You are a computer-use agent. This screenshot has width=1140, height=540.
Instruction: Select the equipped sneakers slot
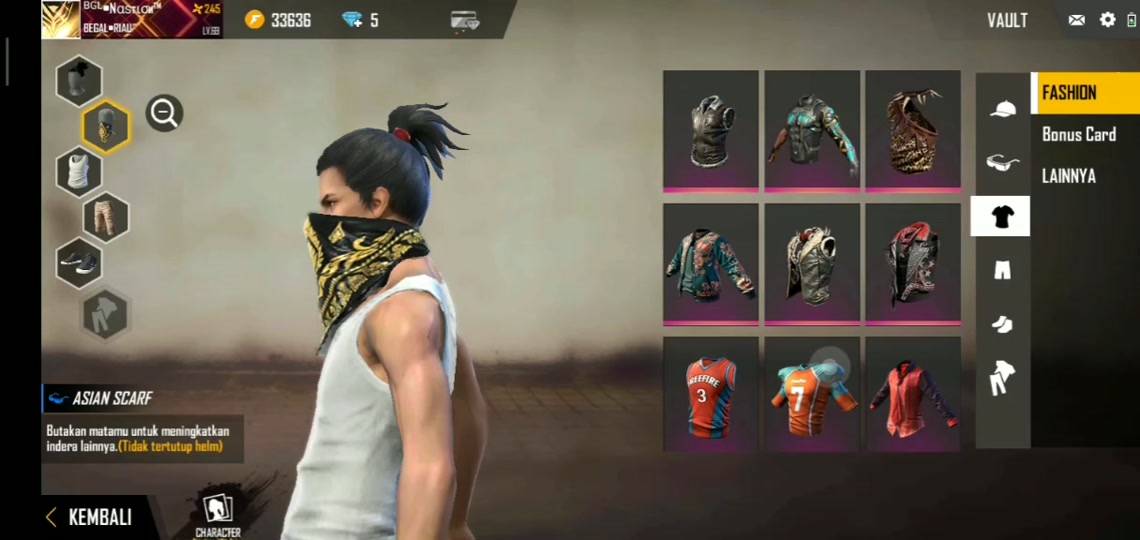point(79,263)
